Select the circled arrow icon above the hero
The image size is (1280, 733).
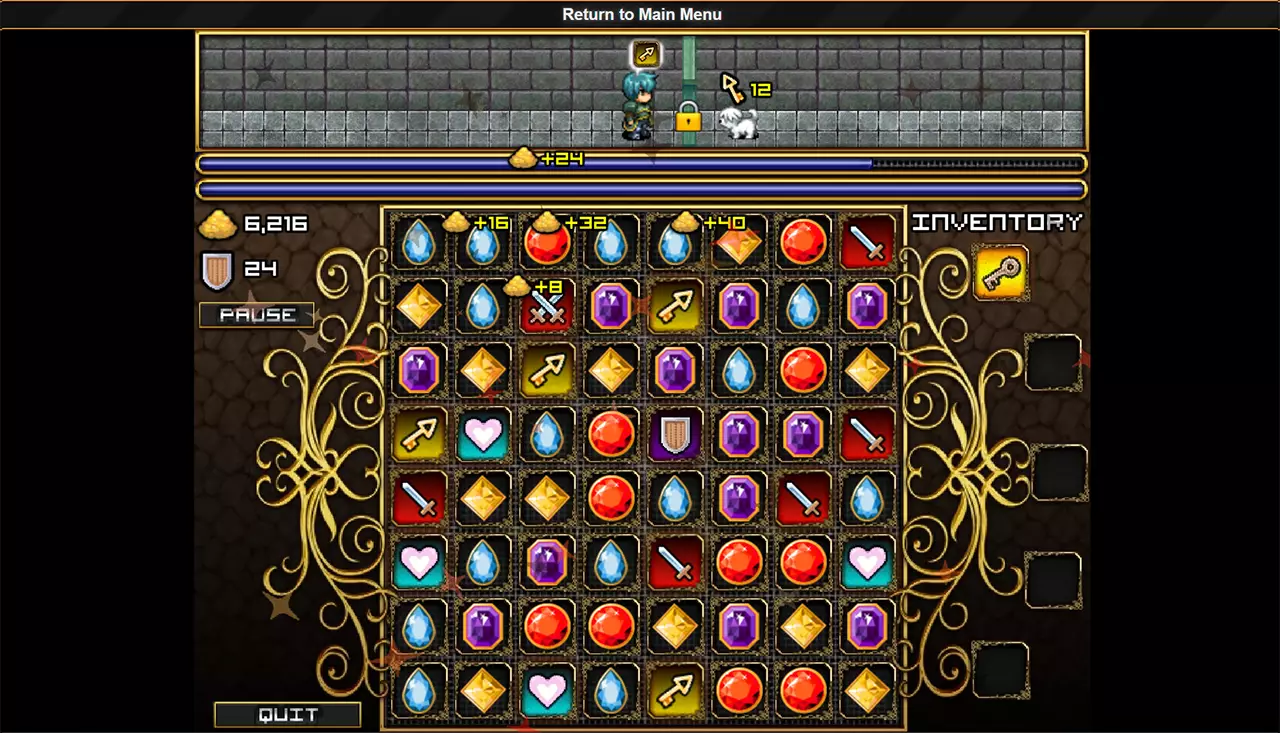pos(646,55)
